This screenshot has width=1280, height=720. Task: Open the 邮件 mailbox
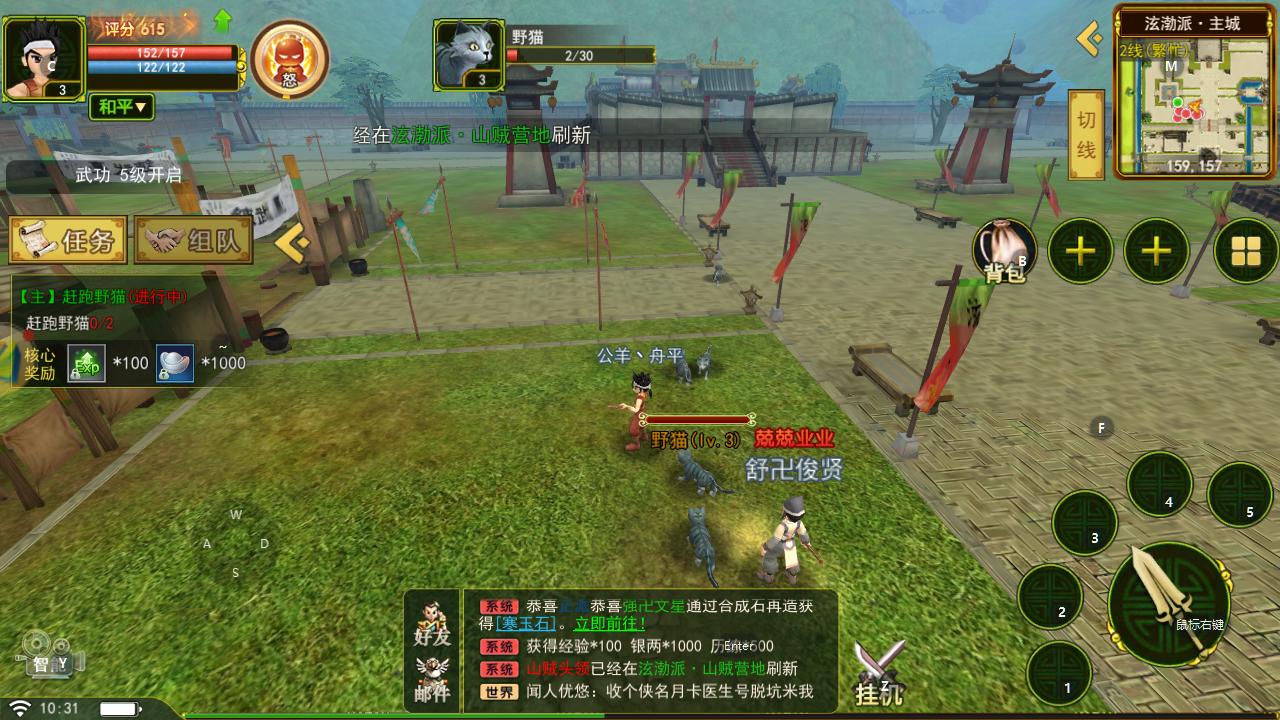point(432,680)
